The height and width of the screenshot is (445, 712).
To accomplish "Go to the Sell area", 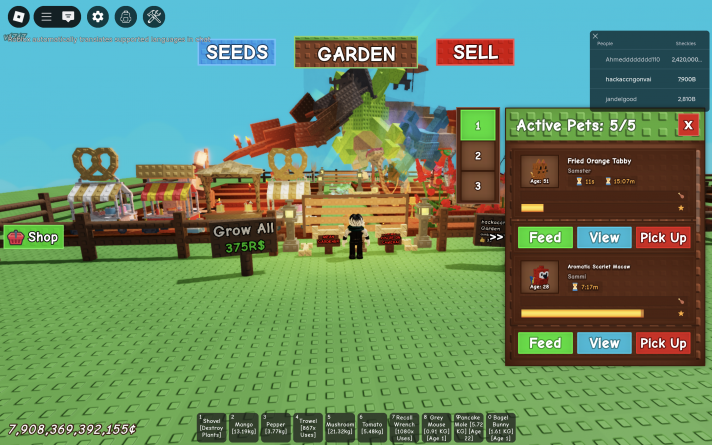I will (475, 52).
